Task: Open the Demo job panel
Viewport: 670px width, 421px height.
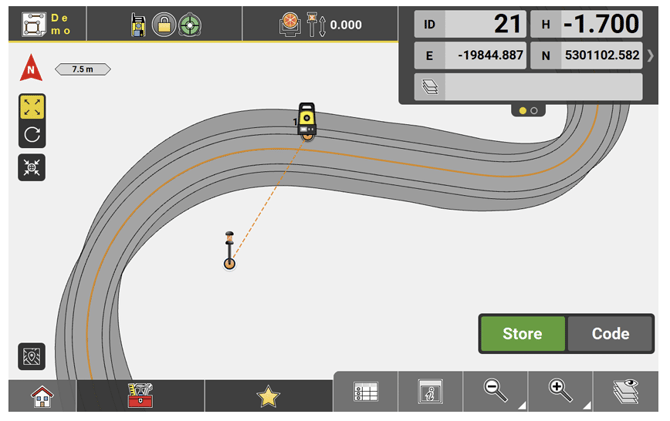Action: pos(46,24)
